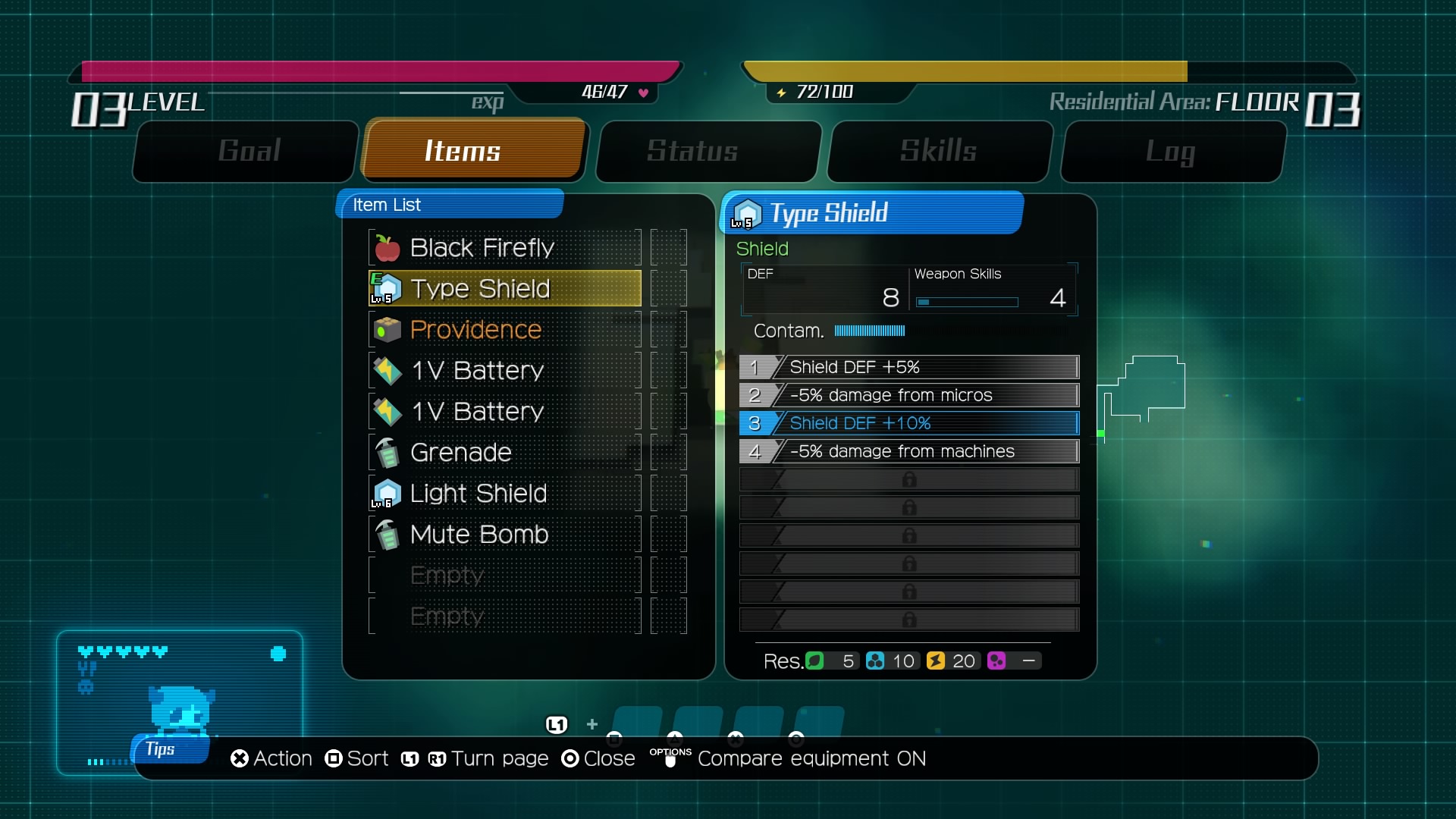Switch to the Goal tab
The height and width of the screenshot is (819, 1456).
click(247, 151)
